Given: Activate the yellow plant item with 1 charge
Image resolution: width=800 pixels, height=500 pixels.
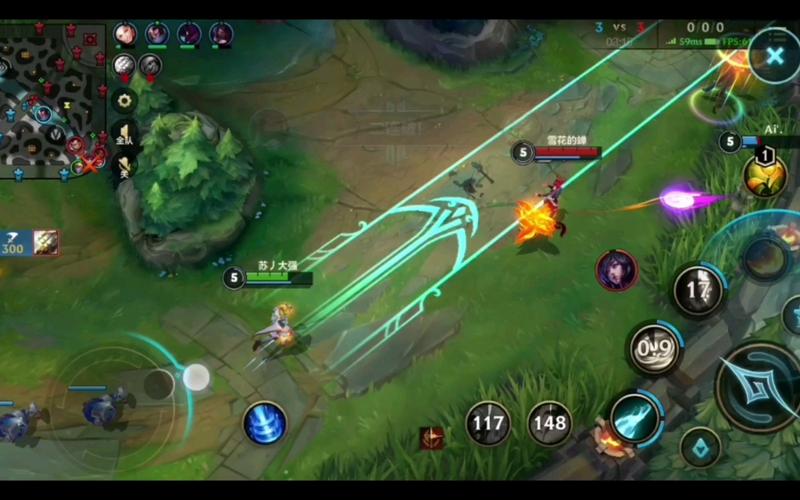Looking at the screenshot, I should [x=764, y=176].
